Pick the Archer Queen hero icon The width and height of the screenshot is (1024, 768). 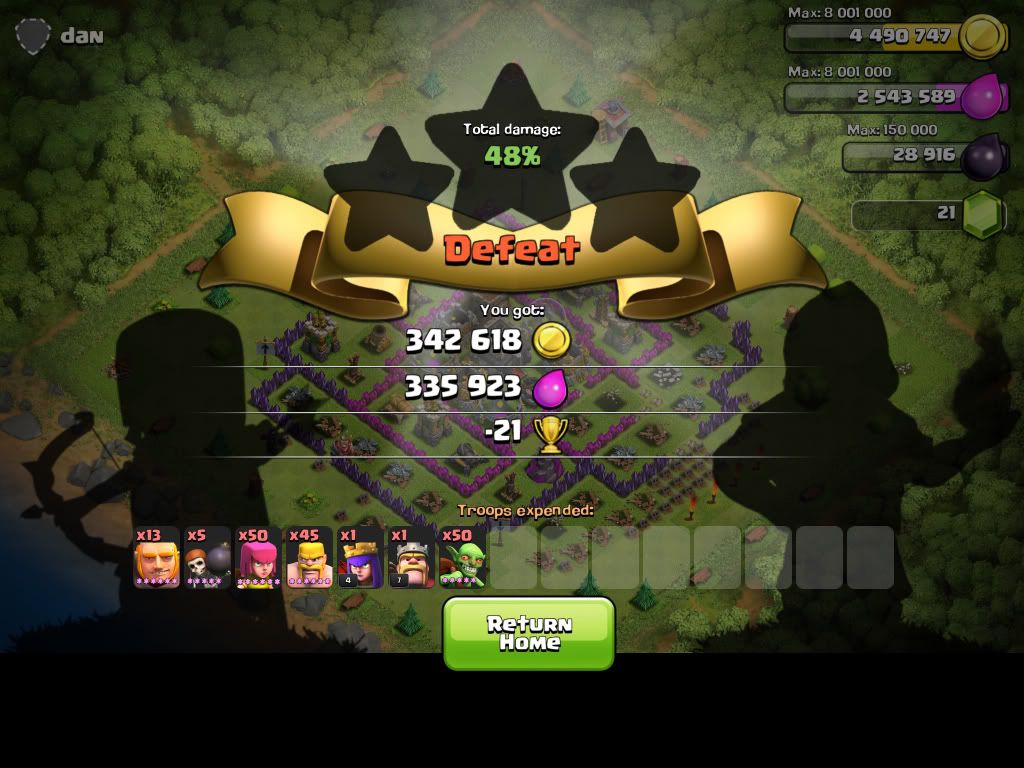coord(361,558)
